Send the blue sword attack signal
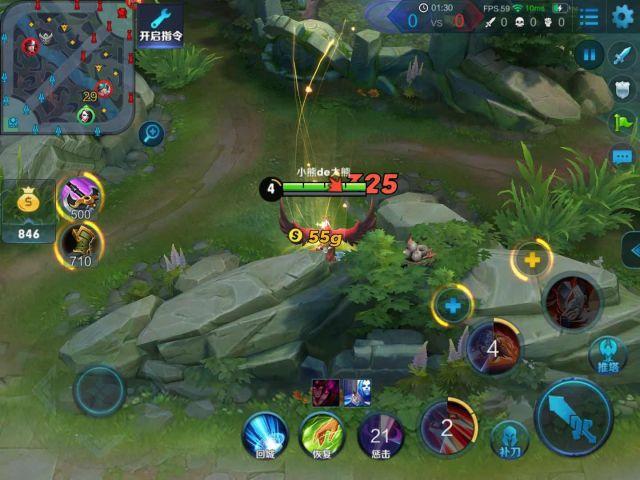The image size is (640, 480). coord(622,56)
